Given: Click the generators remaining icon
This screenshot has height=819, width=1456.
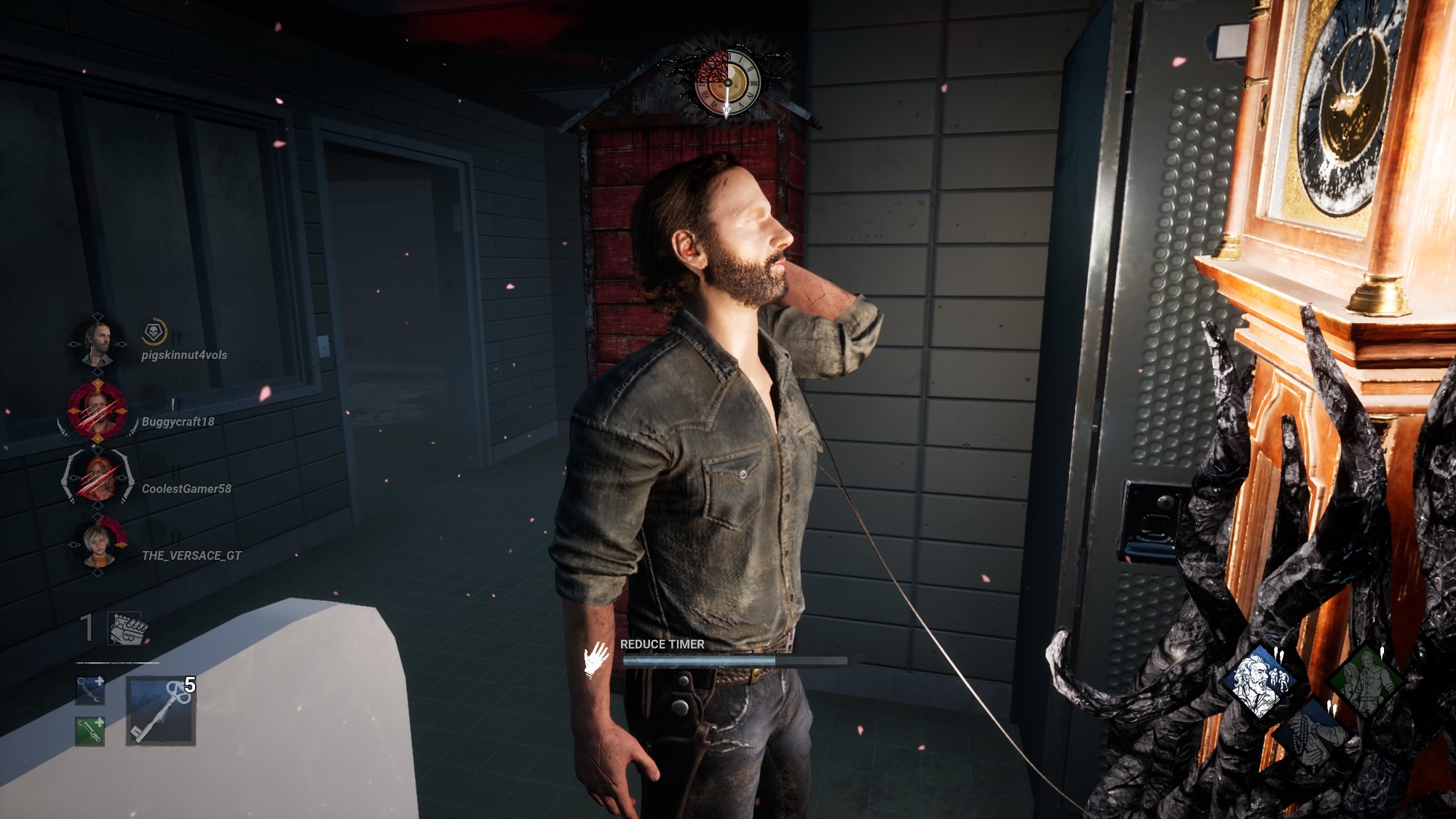Looking at the screenshot, I should (128, 628).
